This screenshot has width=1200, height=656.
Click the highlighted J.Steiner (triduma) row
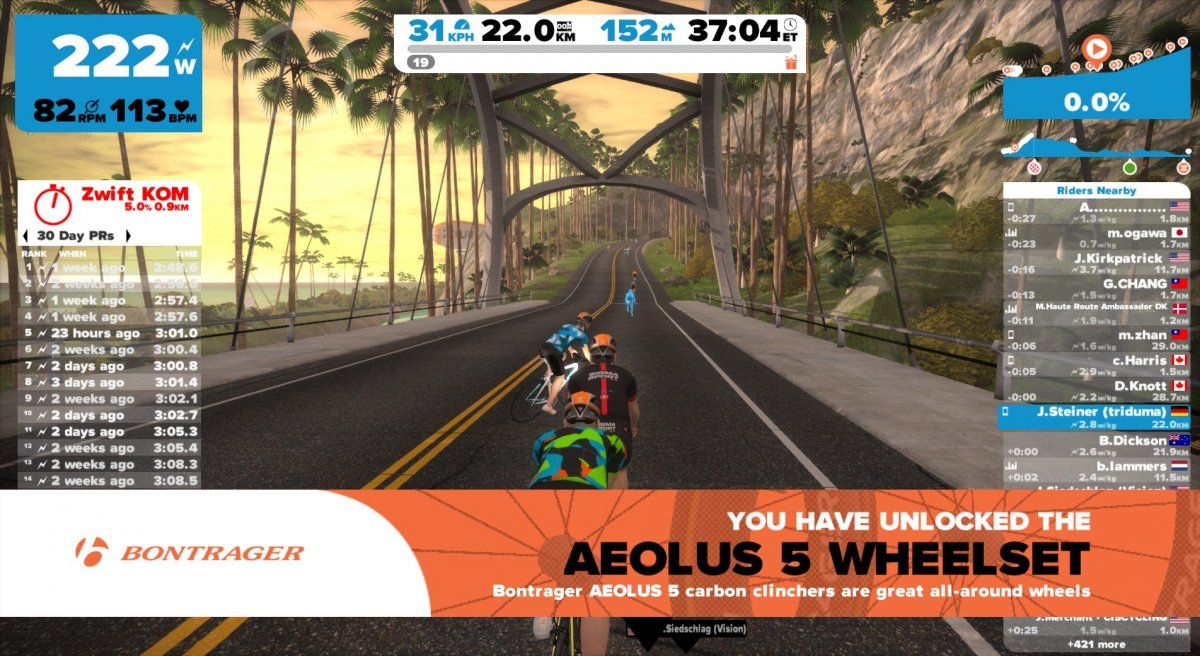pyautogui.click(x=1098, y=417)
